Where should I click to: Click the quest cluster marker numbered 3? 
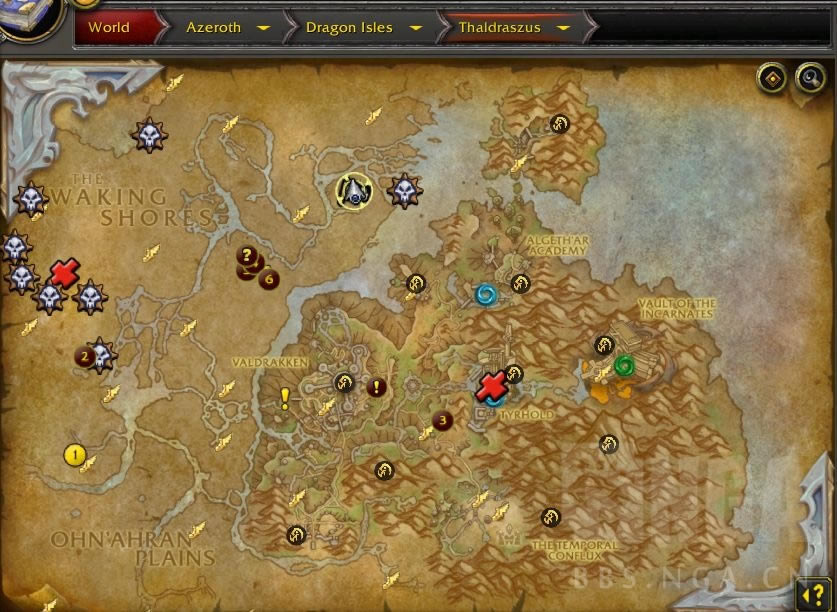click(443, 421)
